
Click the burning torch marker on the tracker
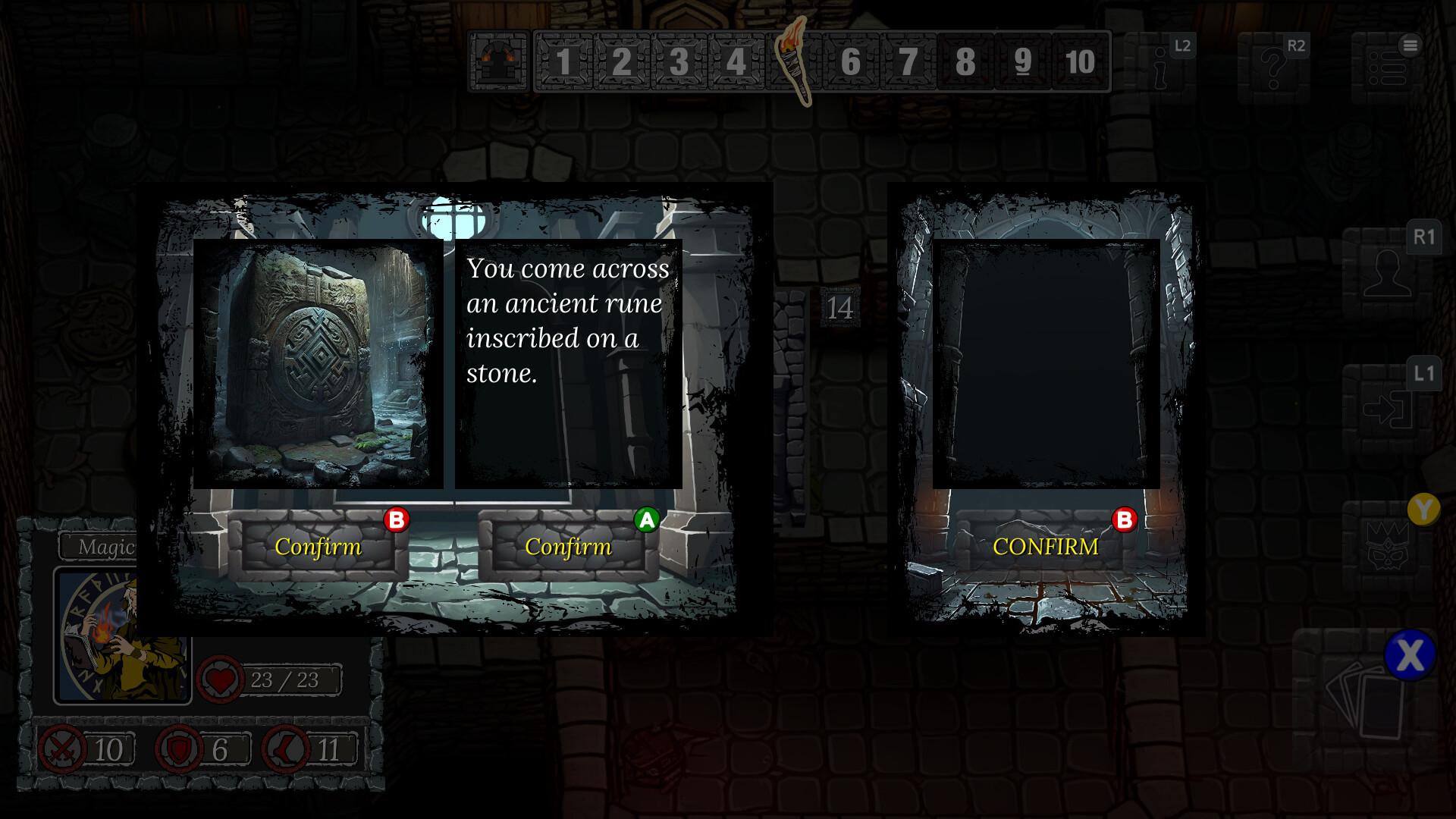(x=795, y=62)
